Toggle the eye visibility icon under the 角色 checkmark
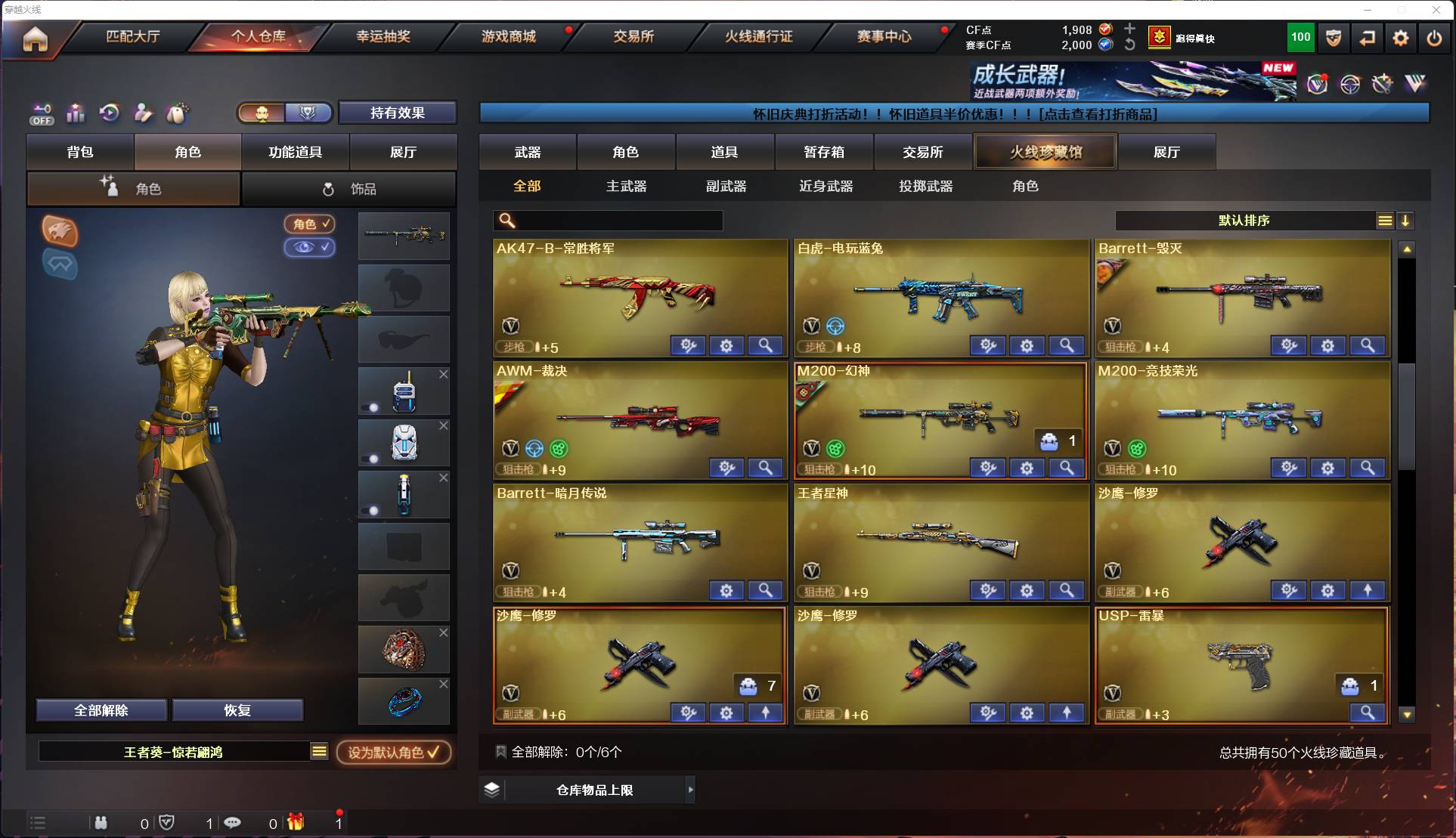This screenshot has height=838, width=1456. pos(310,248)
